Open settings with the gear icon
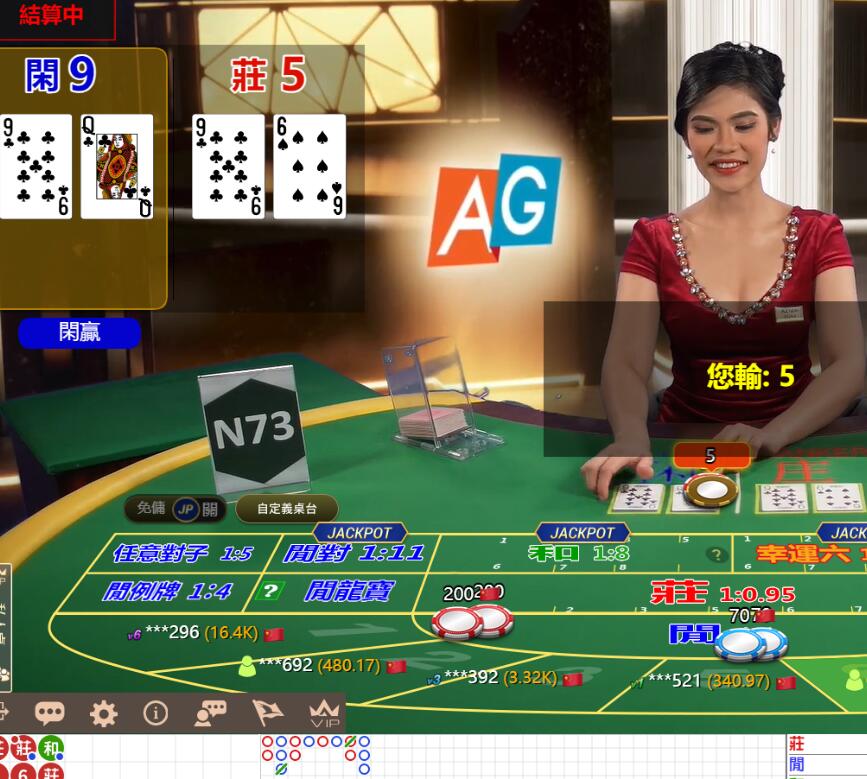867x779 pixels. point(103,713)
